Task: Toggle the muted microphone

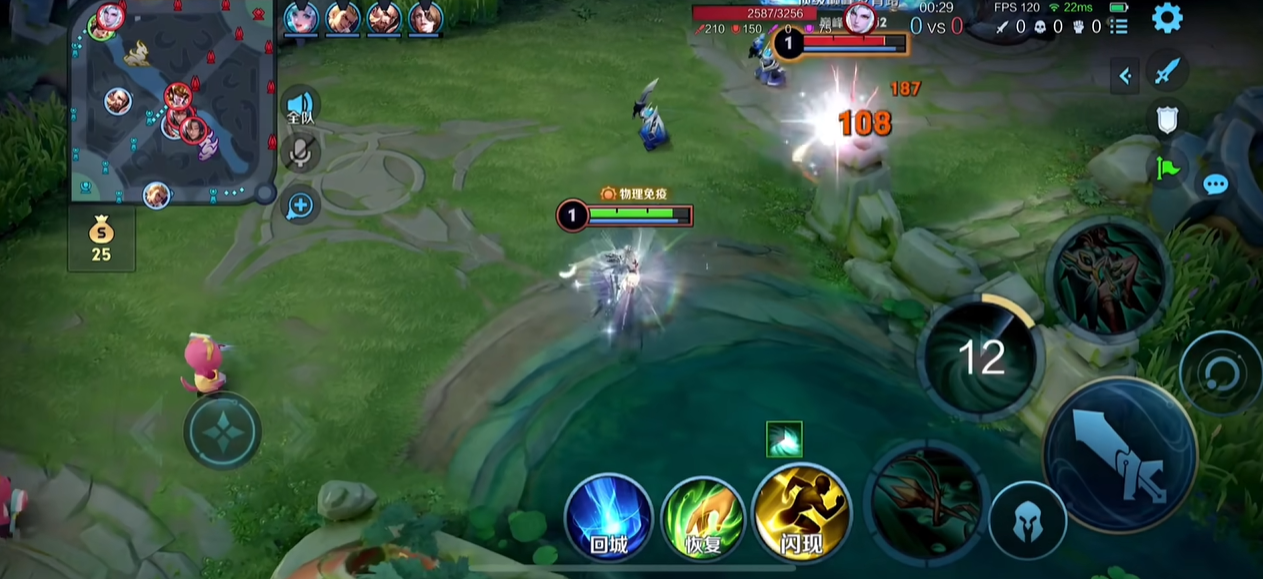Action: click(300, 153)
